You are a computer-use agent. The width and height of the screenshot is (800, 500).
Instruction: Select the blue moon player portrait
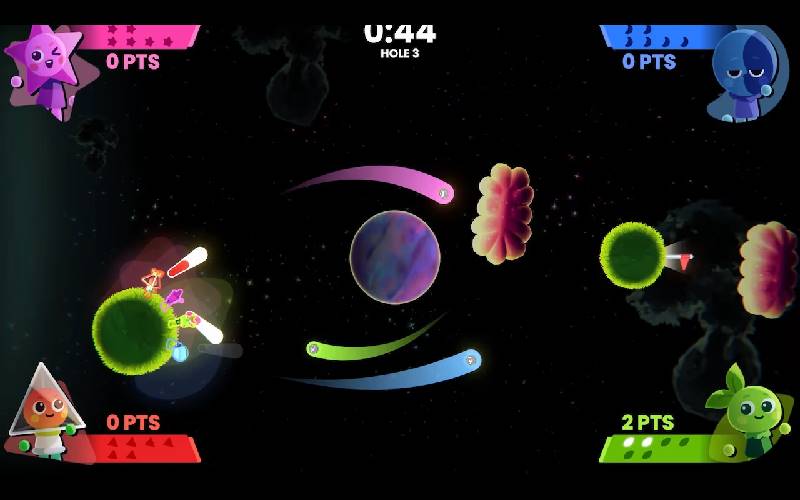pos(748,70)
